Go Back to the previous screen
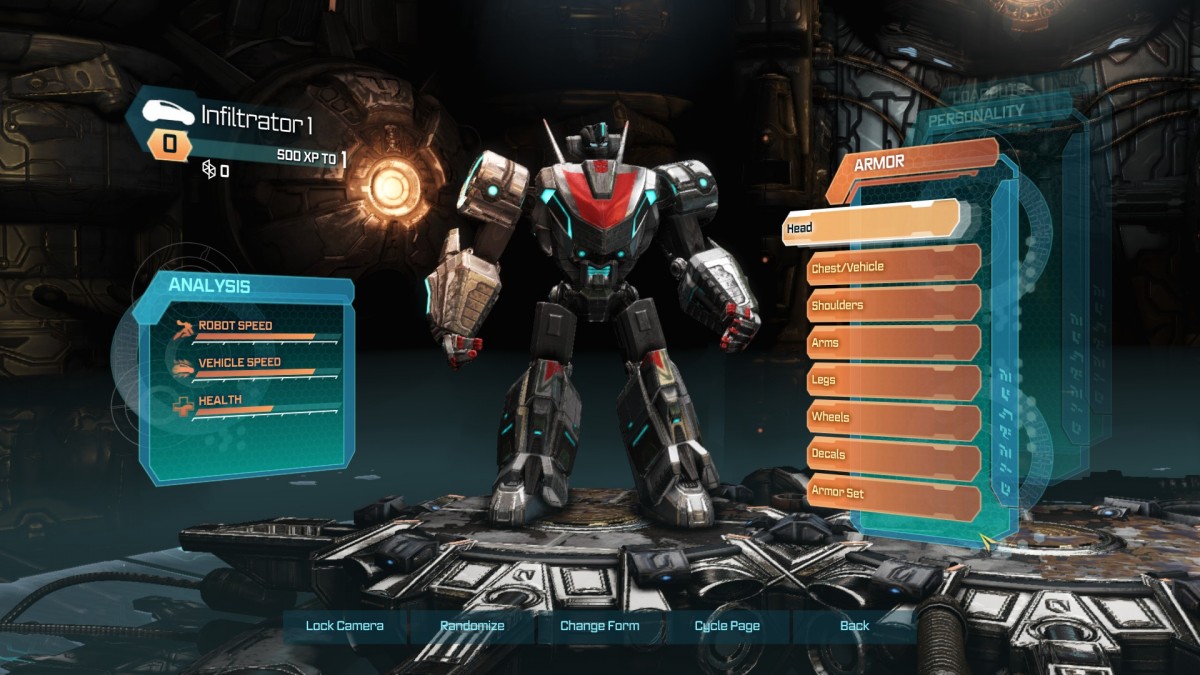This screenshot has height=675, width=1200. [854, 626]
